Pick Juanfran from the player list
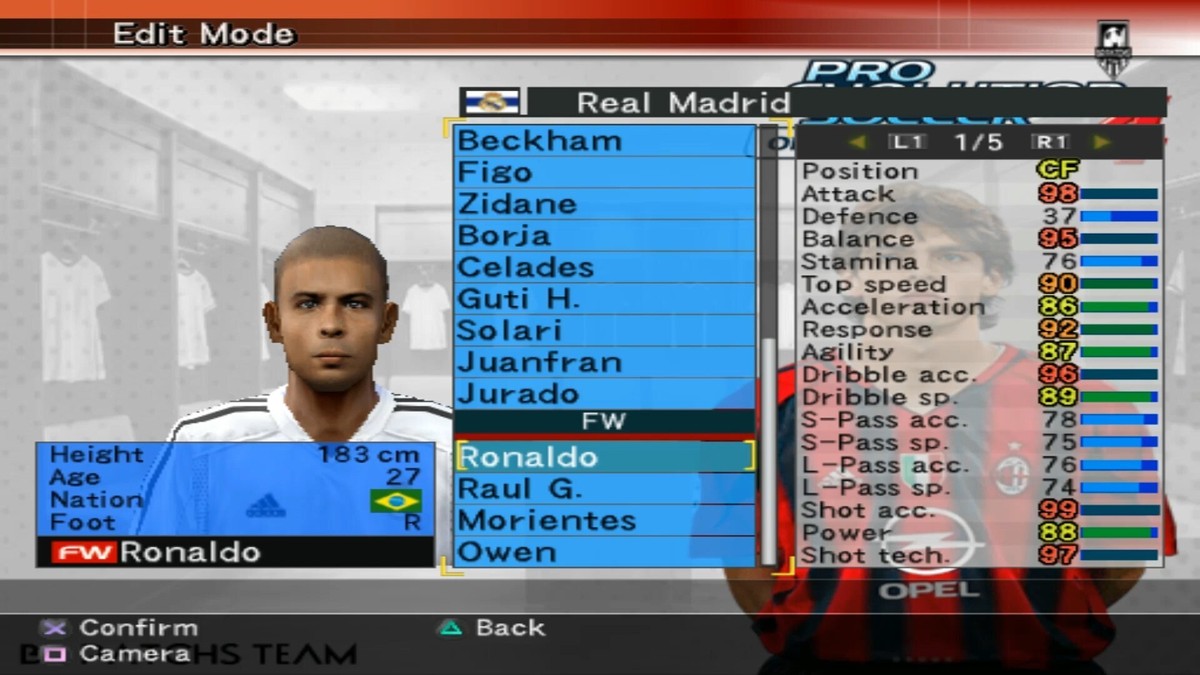The height and width of the screenshot is (675, 1200). click(x=604, y=362)
